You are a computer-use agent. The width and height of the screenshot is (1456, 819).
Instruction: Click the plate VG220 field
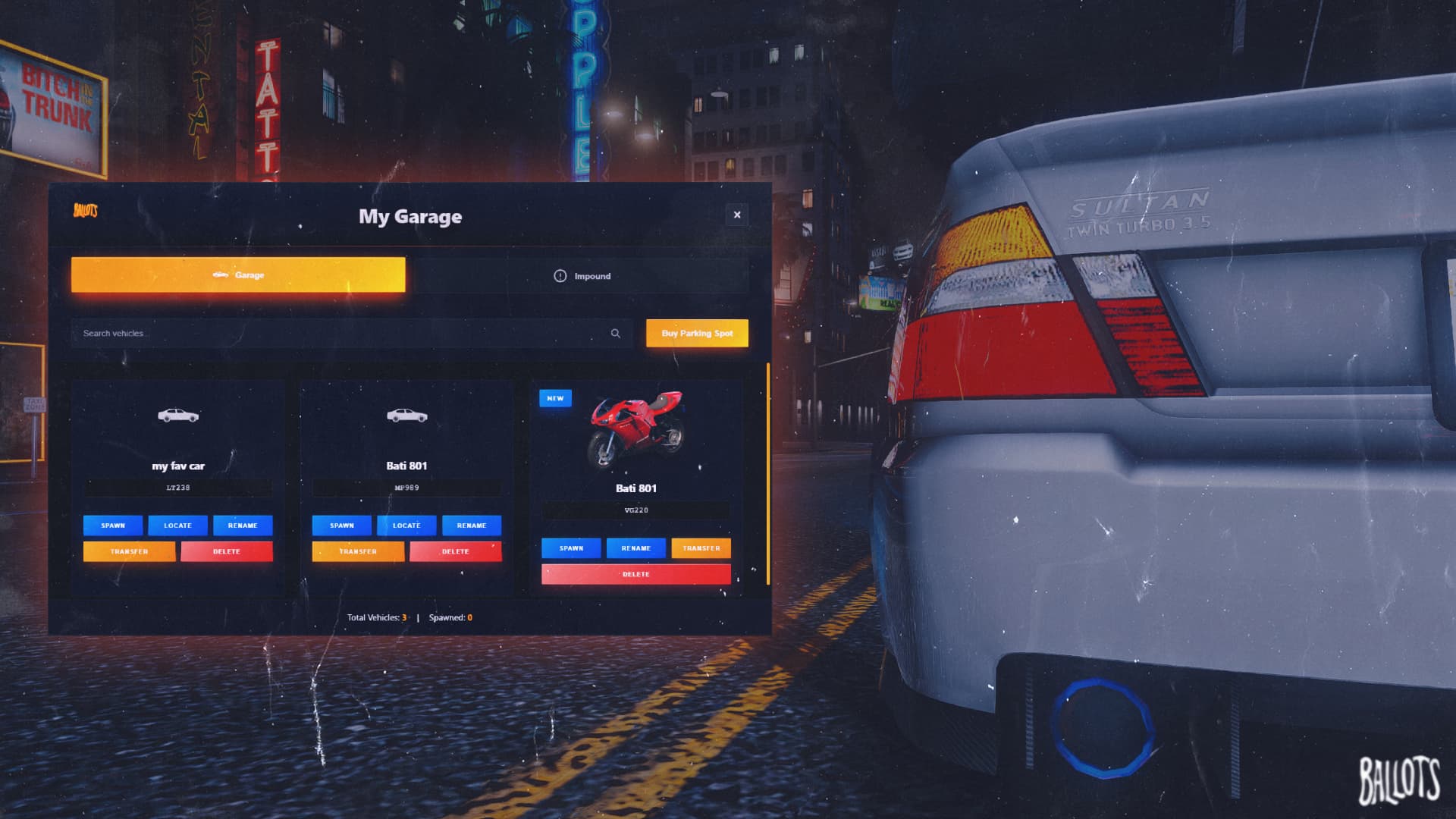coord(635,510)
